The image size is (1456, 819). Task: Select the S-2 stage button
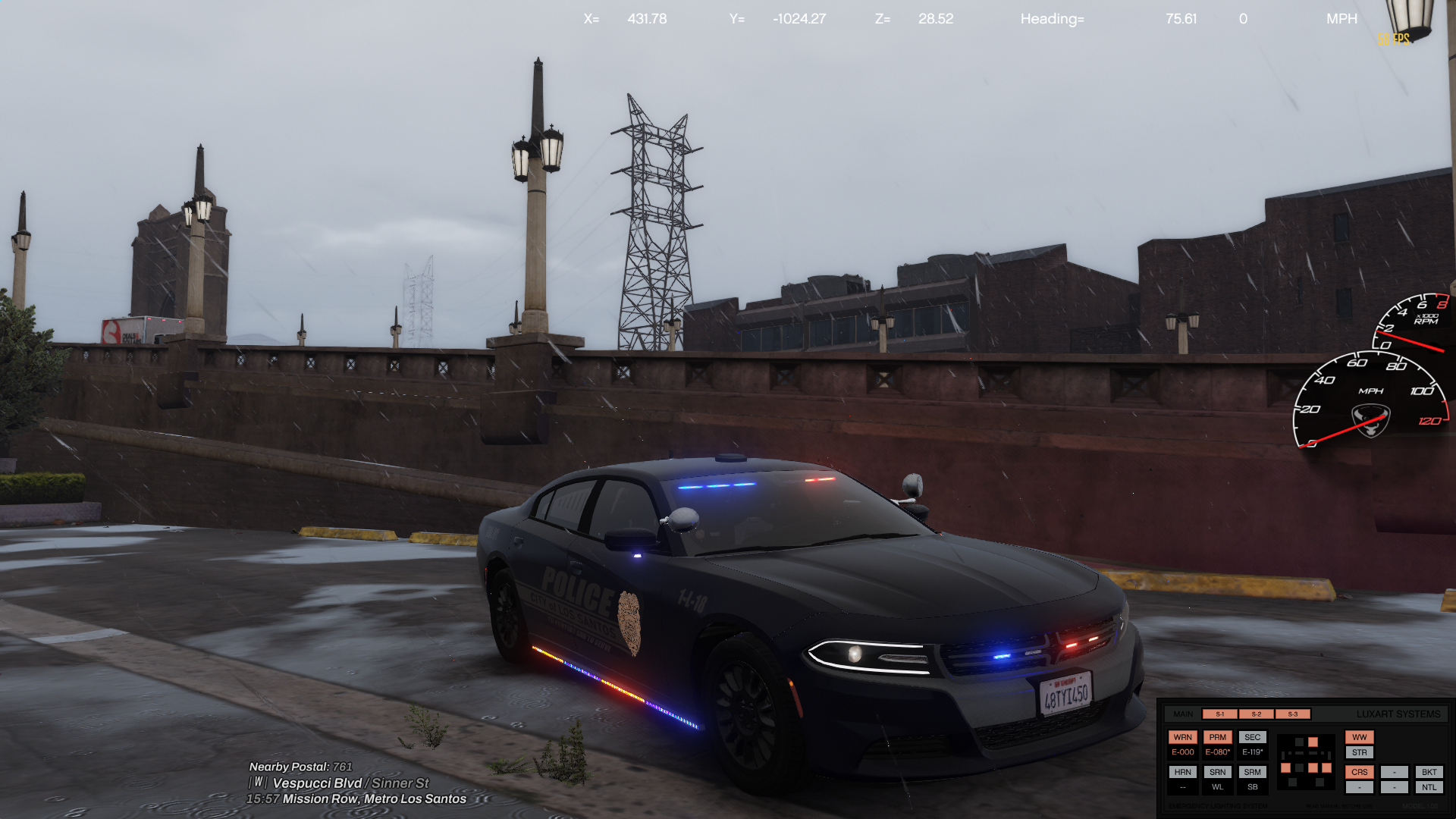point(1256,714)
